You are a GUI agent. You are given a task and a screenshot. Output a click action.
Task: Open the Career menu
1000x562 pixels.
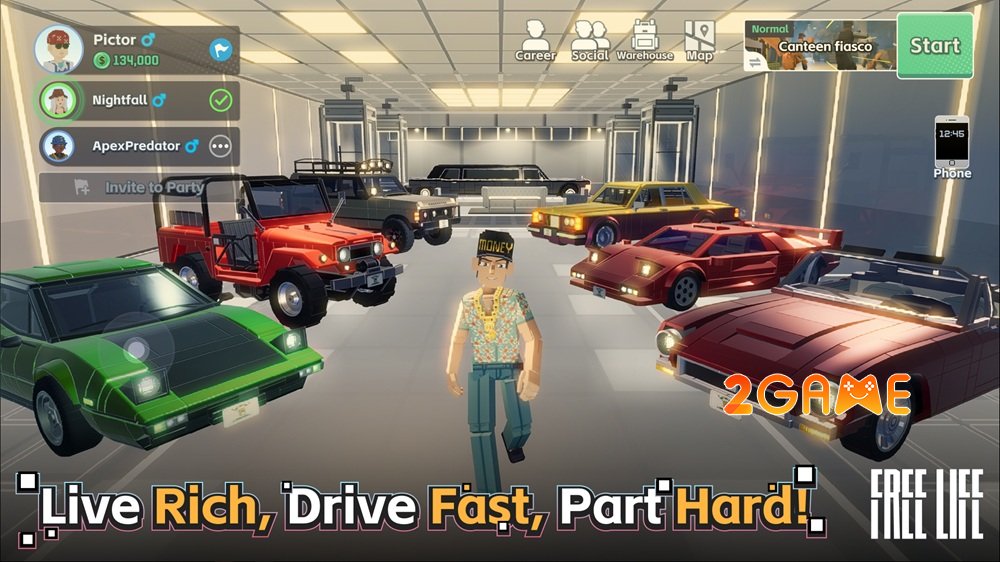coord(535,41)
